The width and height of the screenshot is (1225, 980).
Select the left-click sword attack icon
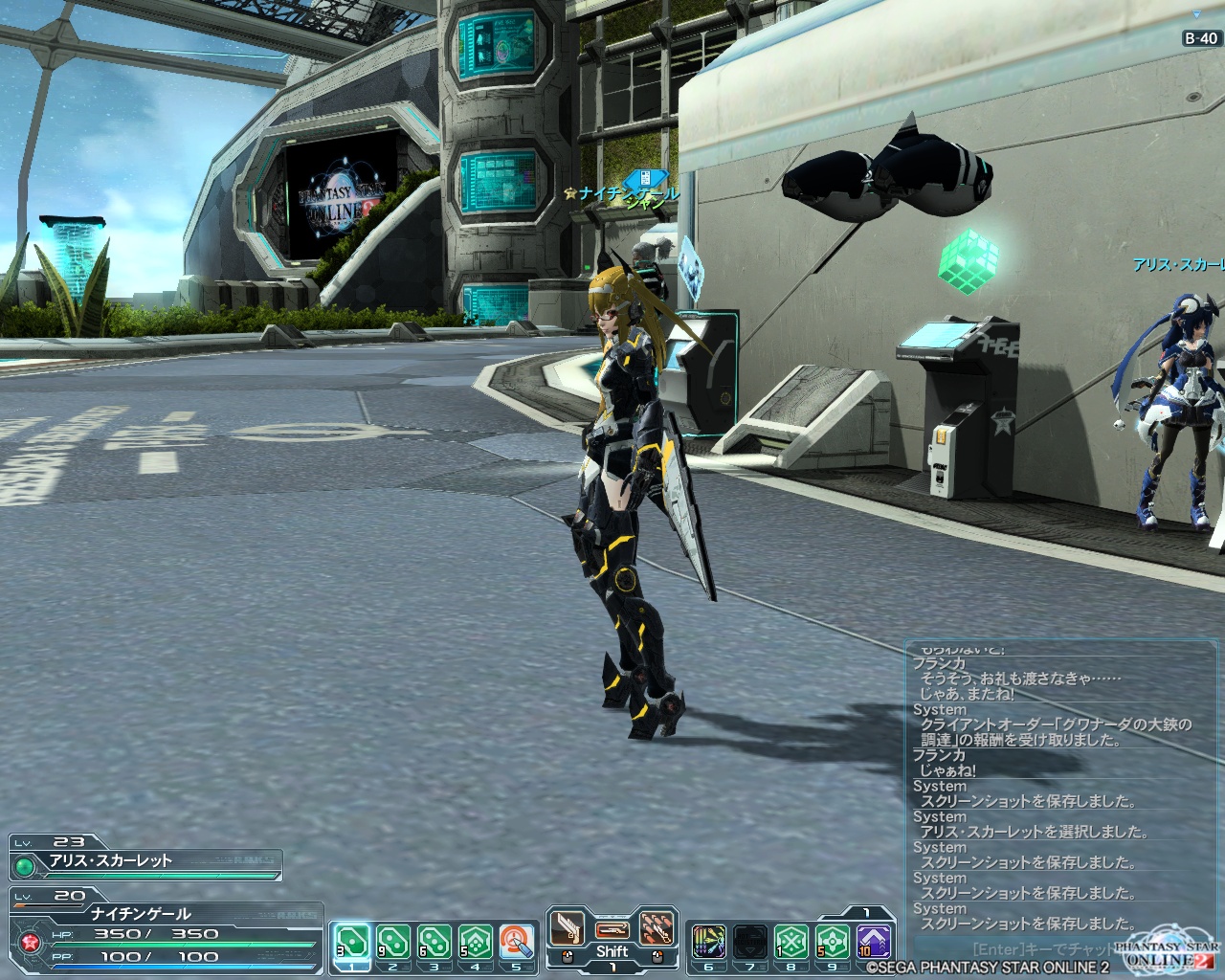tap(566, 928)
